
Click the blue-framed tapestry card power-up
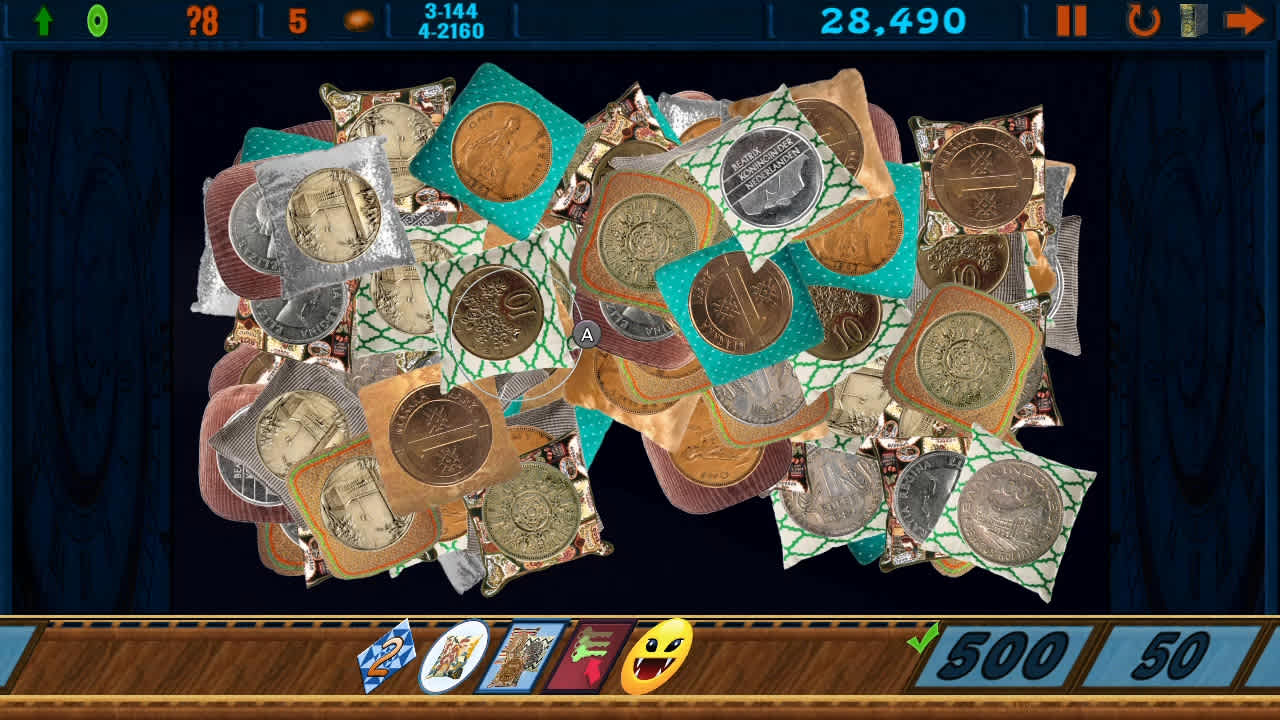[519, 657]
